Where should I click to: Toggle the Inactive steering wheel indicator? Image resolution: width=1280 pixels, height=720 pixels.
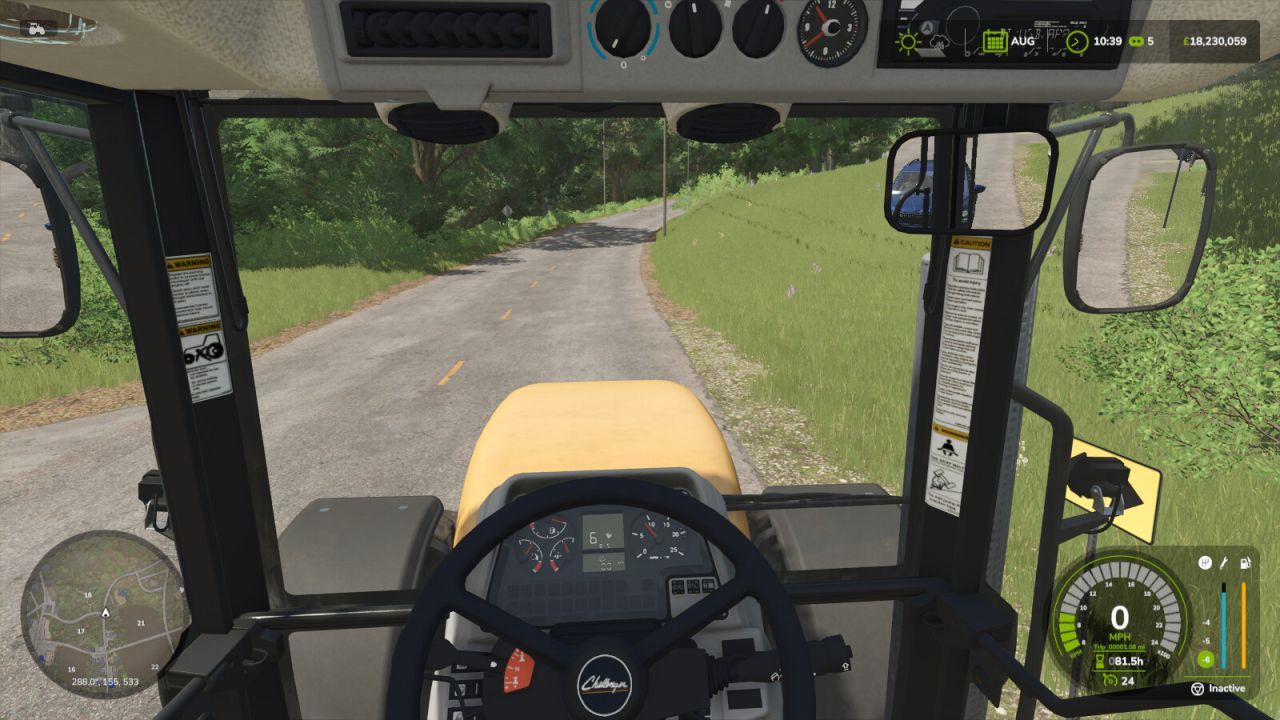click(1220, 689)
